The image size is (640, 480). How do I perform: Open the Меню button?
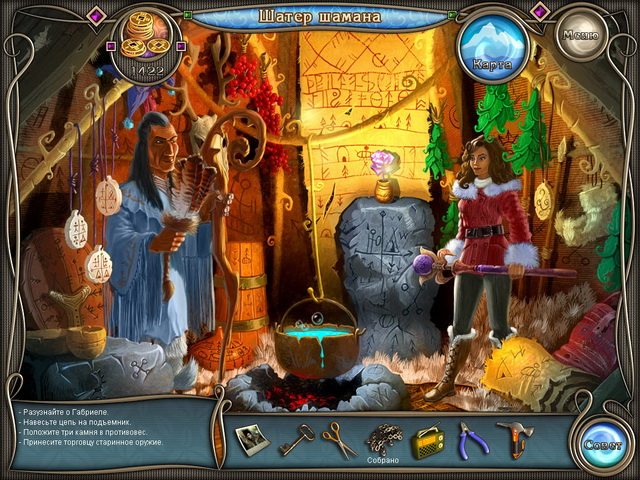click(580, 36)
